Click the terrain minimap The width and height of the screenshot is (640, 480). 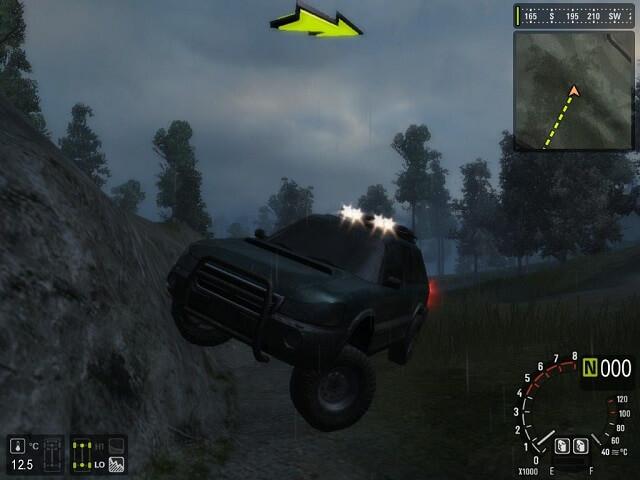(573, 91)
